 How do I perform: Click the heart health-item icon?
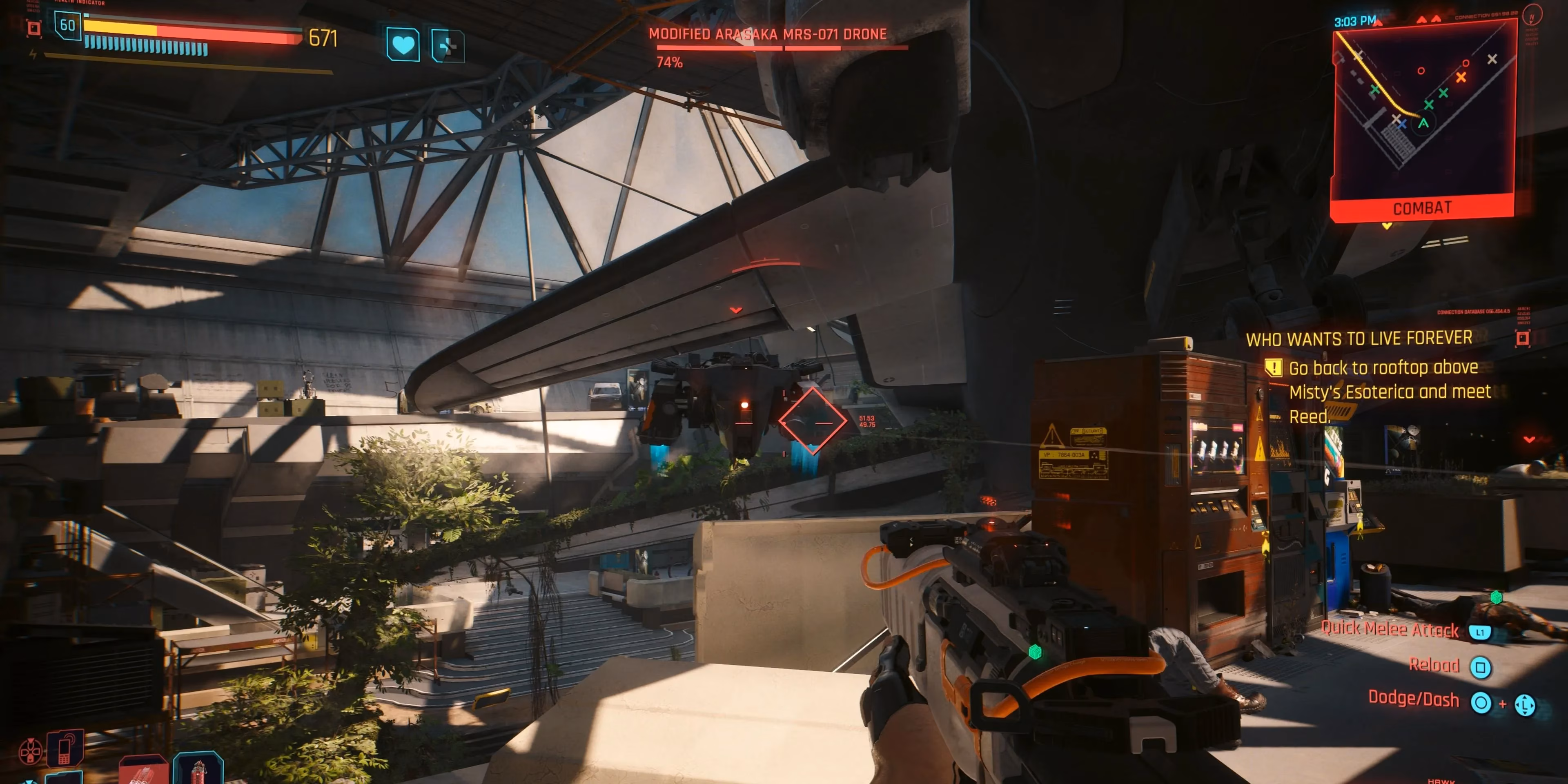[x=403, y=45]
